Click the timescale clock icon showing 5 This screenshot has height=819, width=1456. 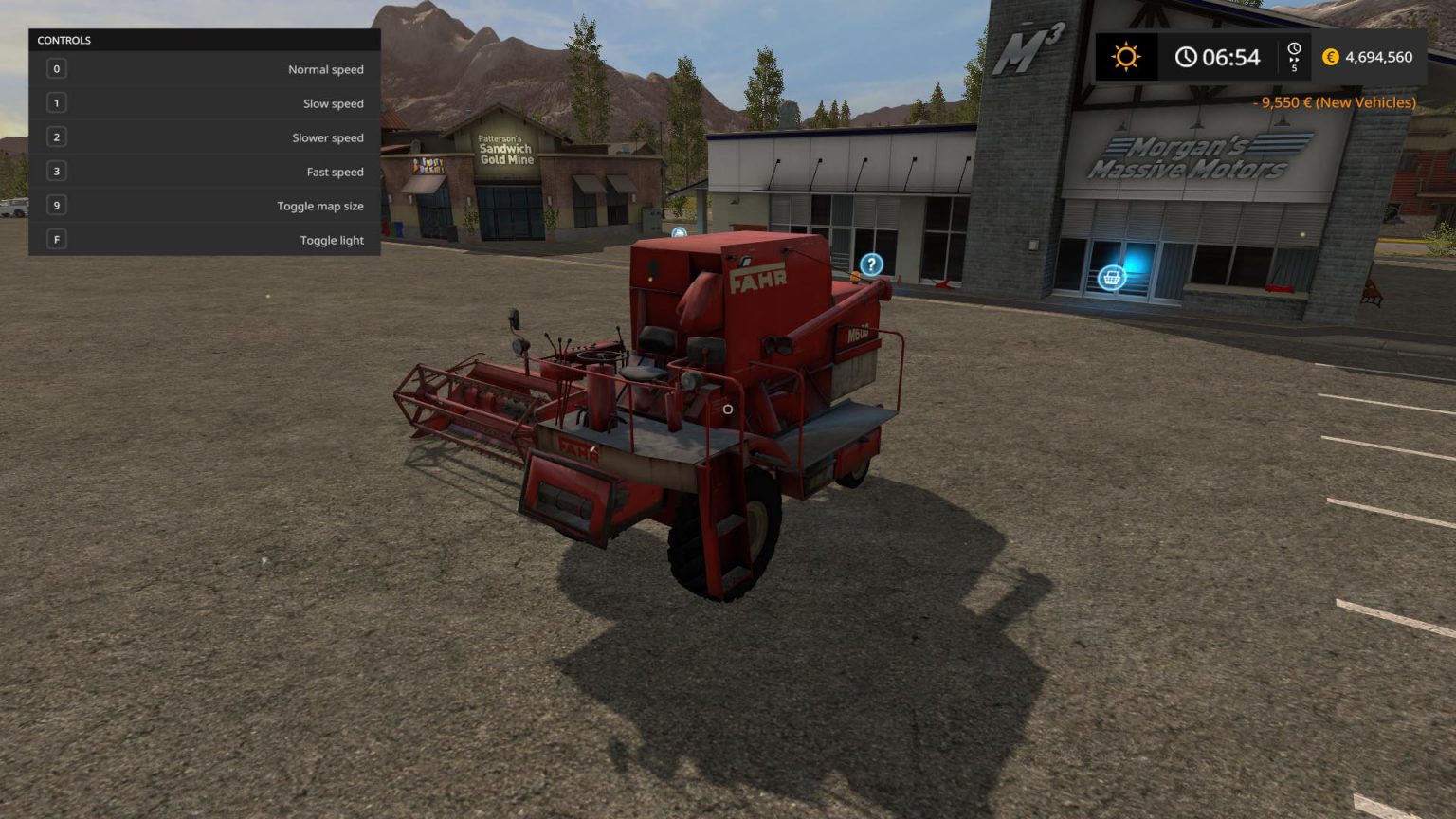click(x=1294, y=47)
